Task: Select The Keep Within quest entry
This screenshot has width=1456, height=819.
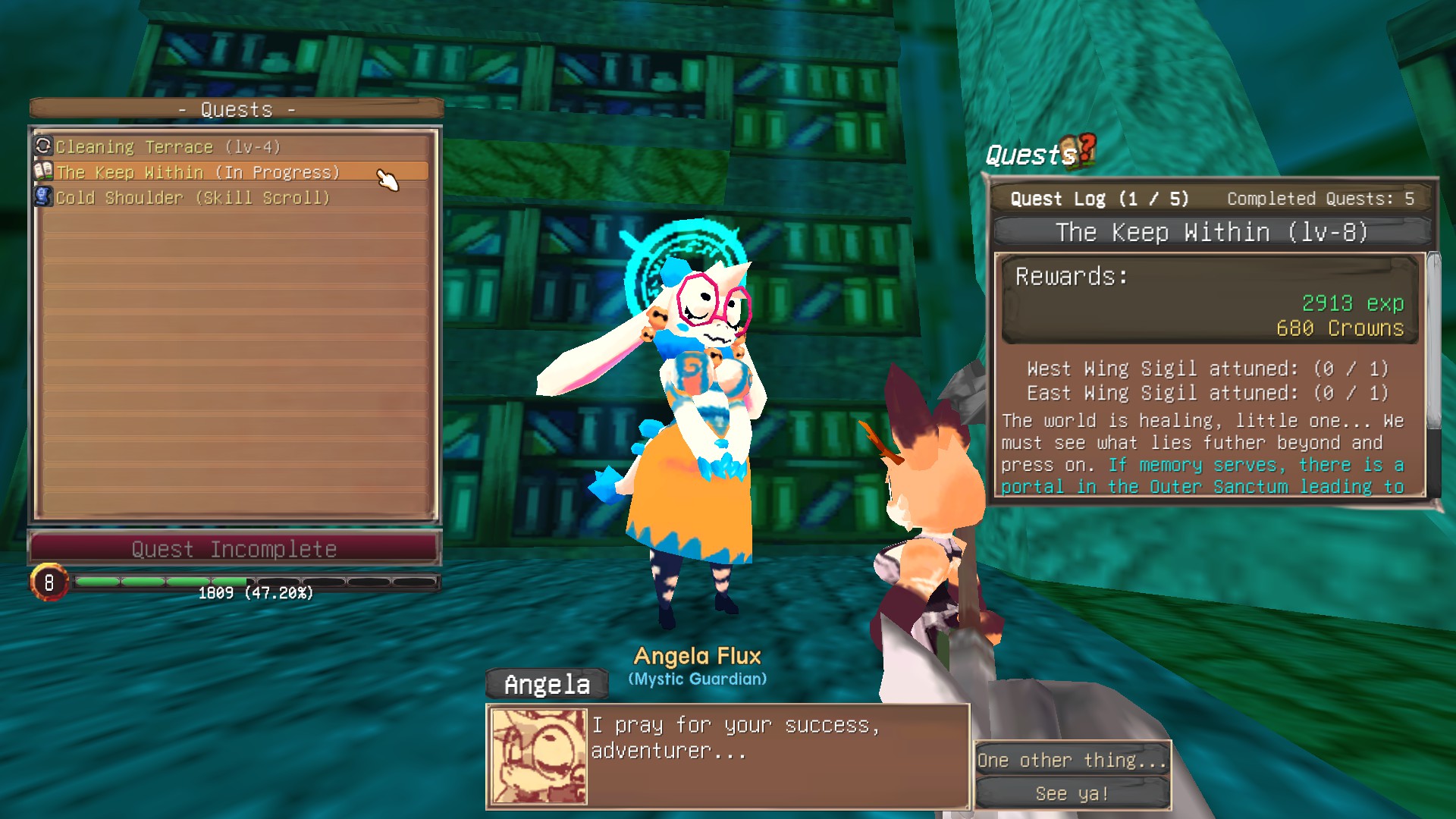Action: (197, 172)
